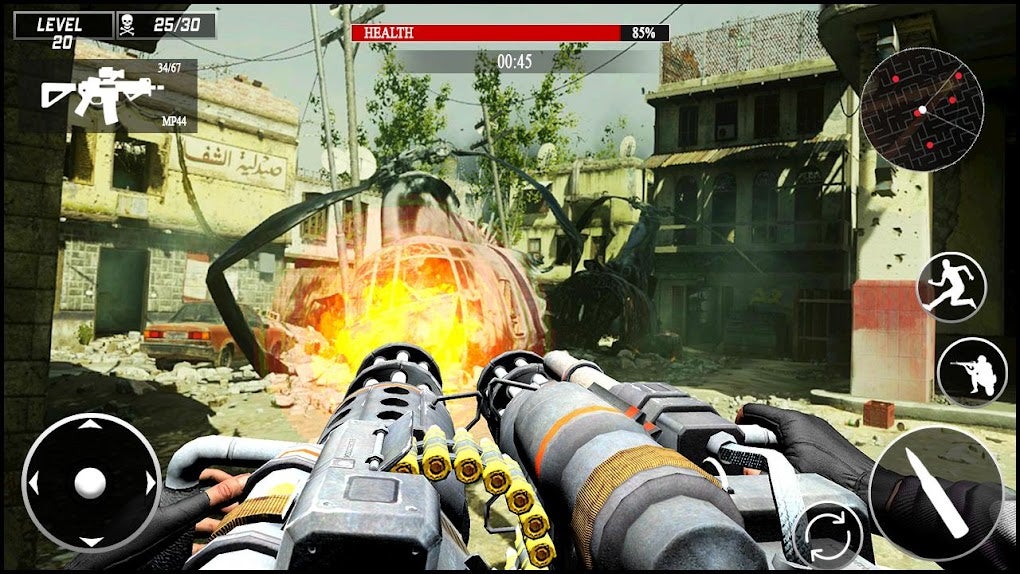Tap the movement joystick pad
Screen dimensions: 1020x574
tap(91, 482)
